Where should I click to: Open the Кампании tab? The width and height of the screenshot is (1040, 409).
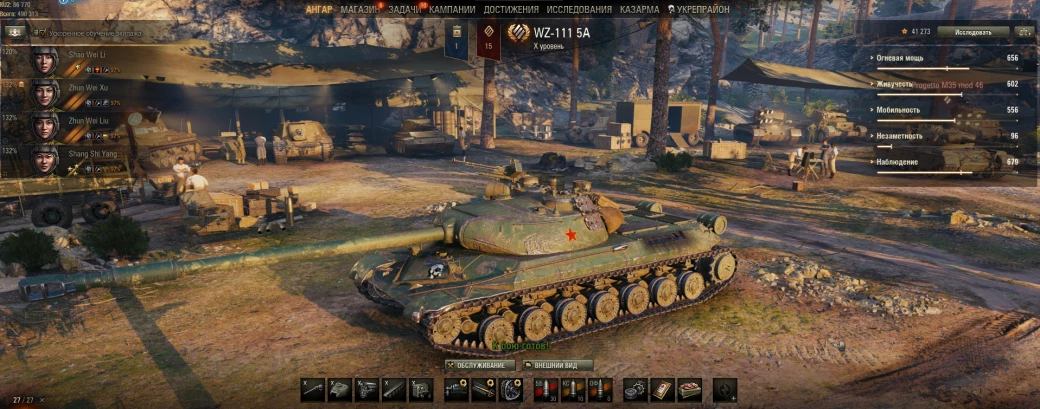click(451, 9)
